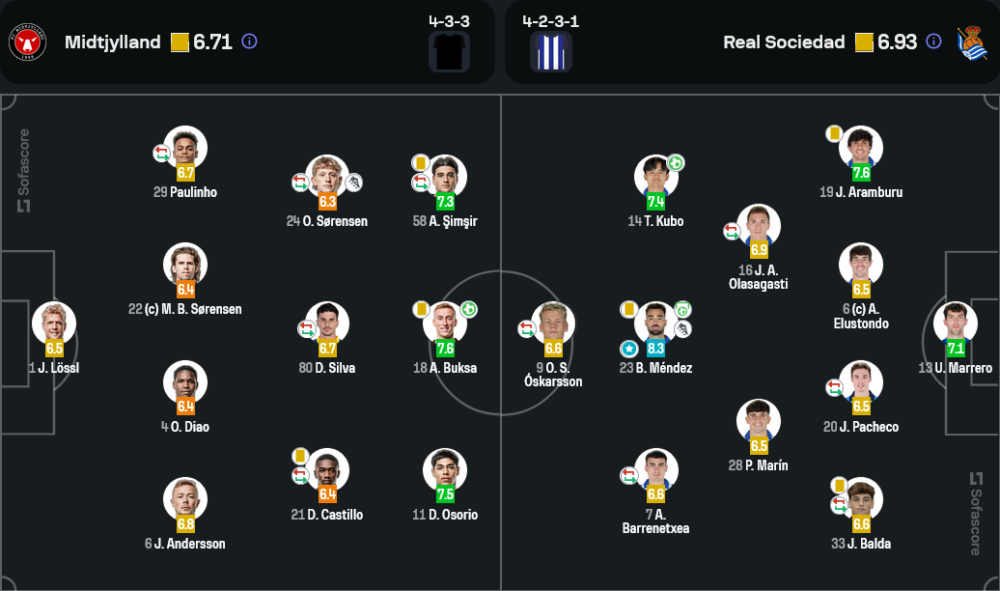
Task: View T. Kubo's player card
Action: click(x=656, y=177)
